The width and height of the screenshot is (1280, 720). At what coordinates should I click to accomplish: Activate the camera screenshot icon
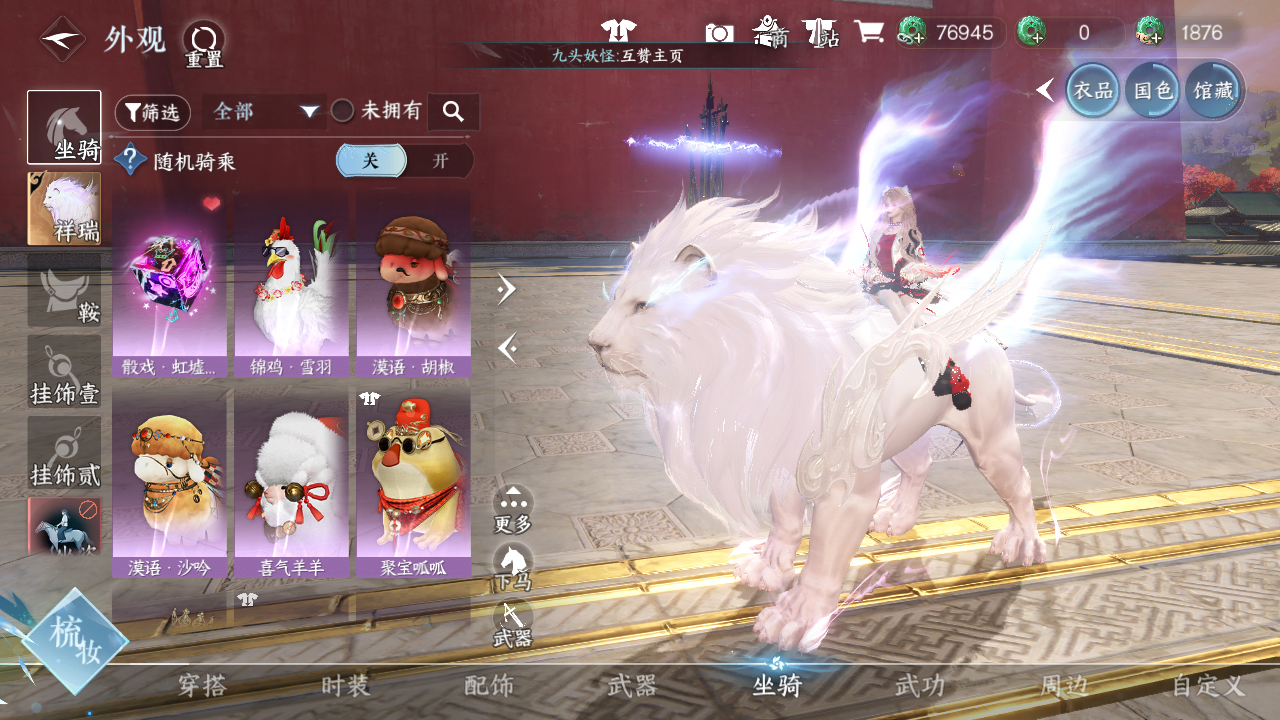[719, 33]
